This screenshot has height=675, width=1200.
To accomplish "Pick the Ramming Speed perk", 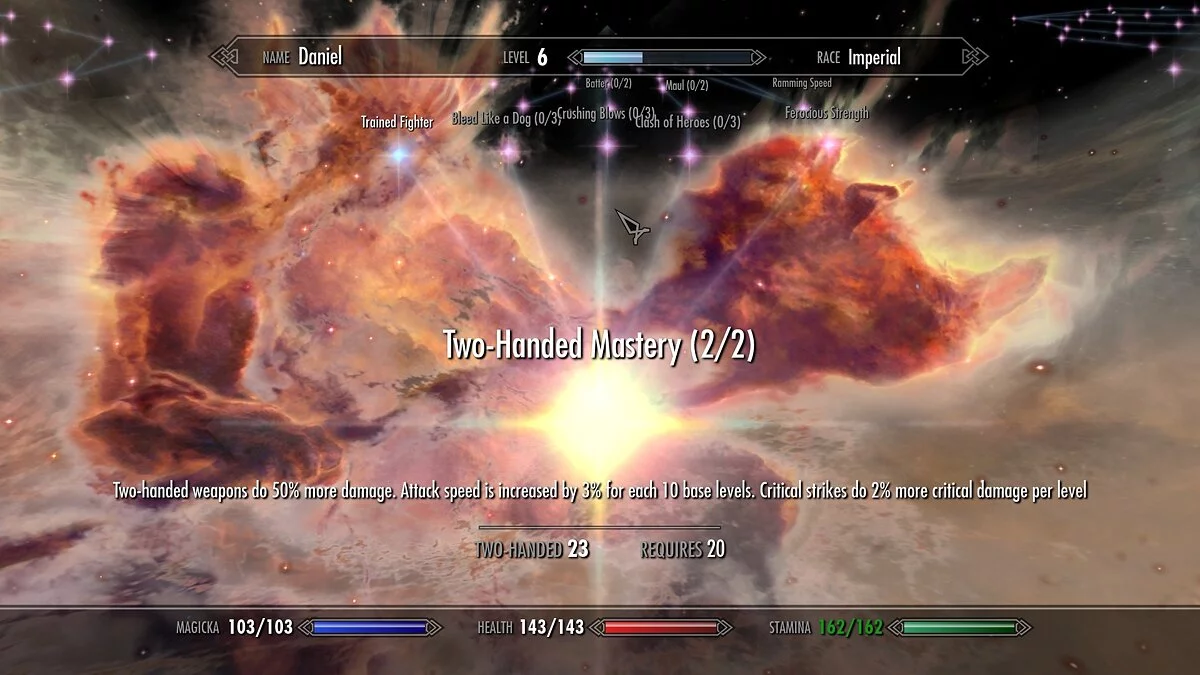I will coord(802,83).
